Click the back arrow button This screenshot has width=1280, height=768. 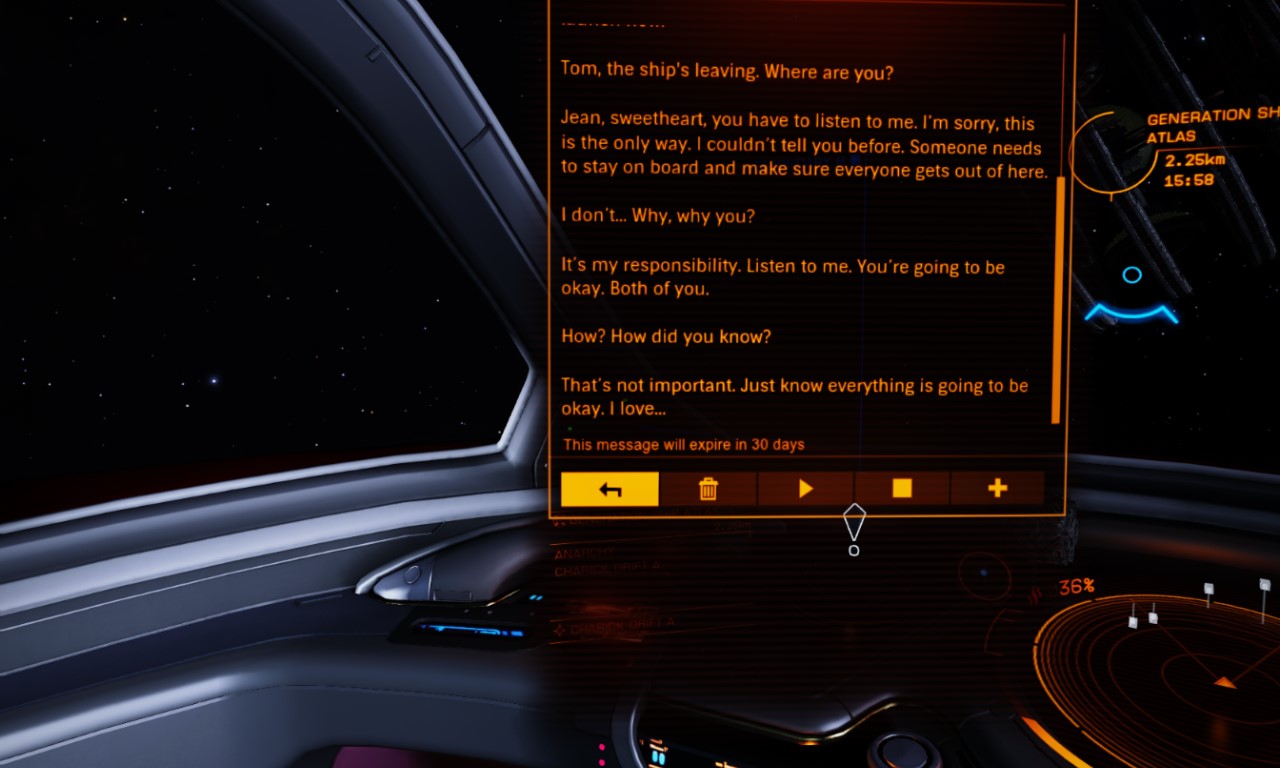coord(610,489)
